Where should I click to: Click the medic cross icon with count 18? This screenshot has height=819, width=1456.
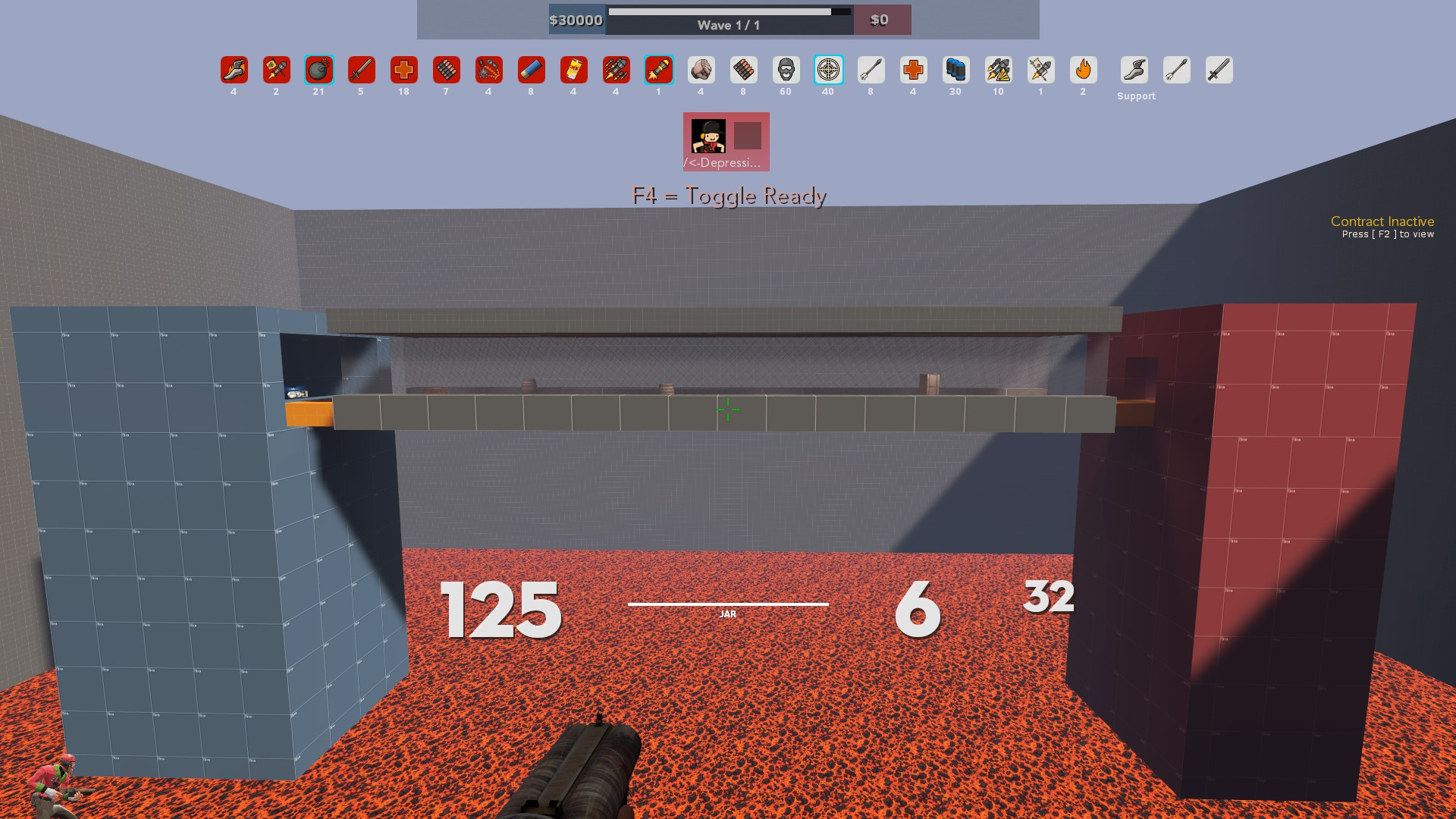point(403,70)
